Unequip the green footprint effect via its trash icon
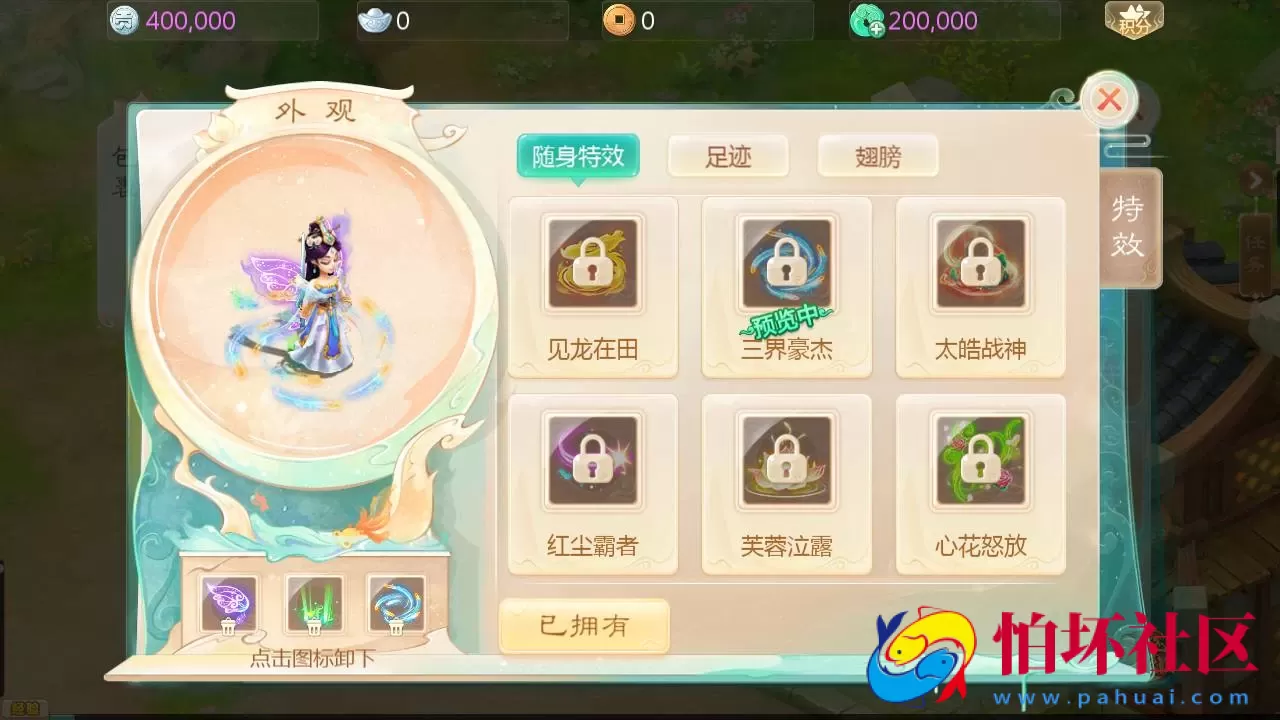This screenshot has height=720, width=1280. 314,628
